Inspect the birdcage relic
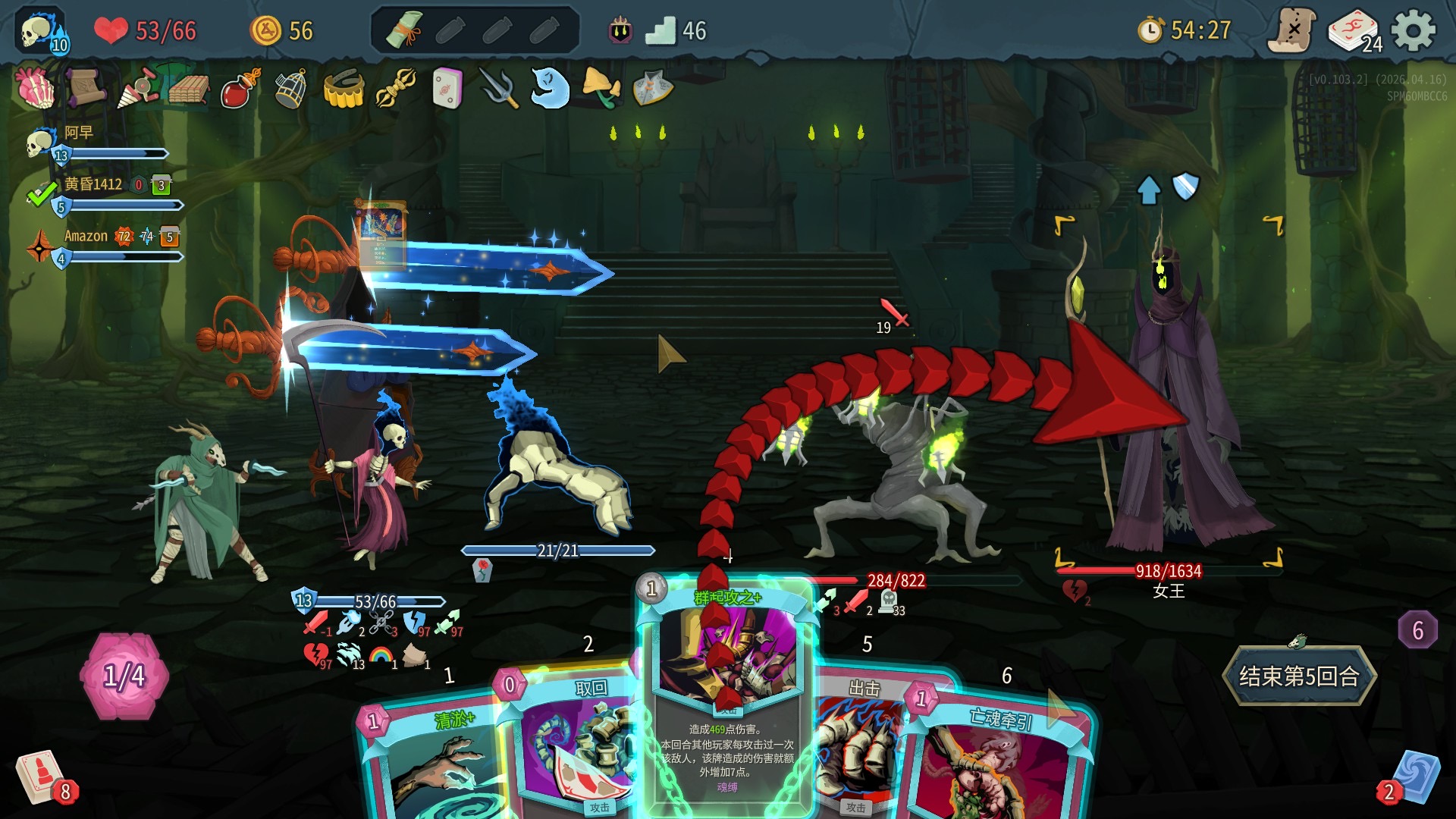1456x819 pixels. pos(290,89)
